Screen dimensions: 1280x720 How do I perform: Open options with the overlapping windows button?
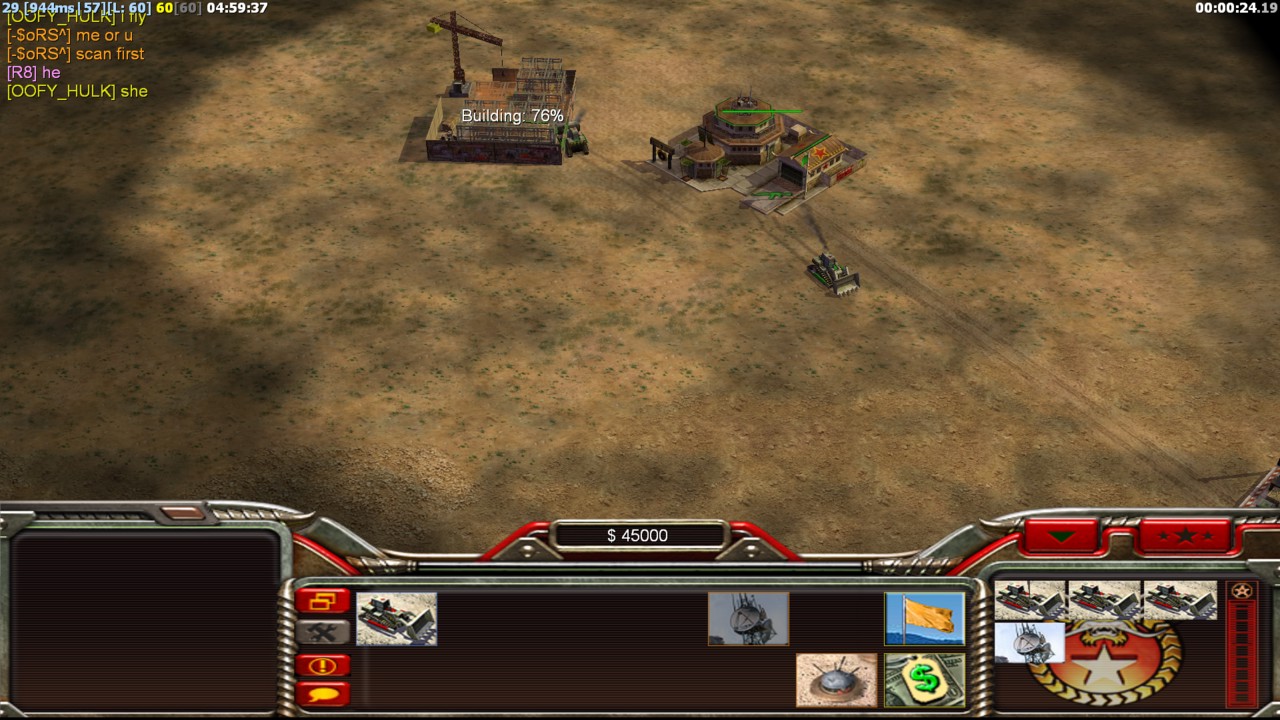click(x=322, y=601)
